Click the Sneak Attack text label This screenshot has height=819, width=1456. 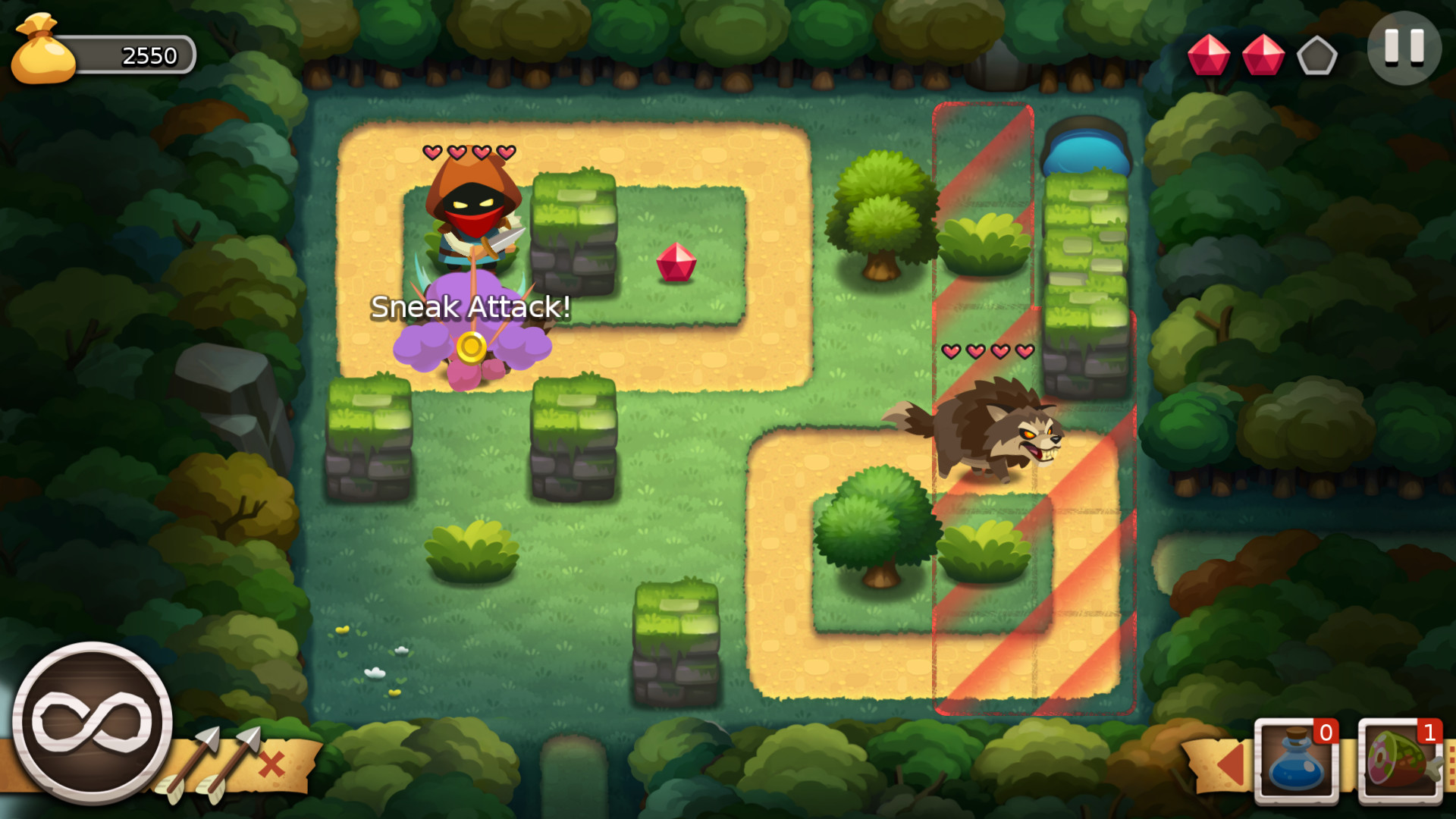pyautogui.click(x=471, y=308)
